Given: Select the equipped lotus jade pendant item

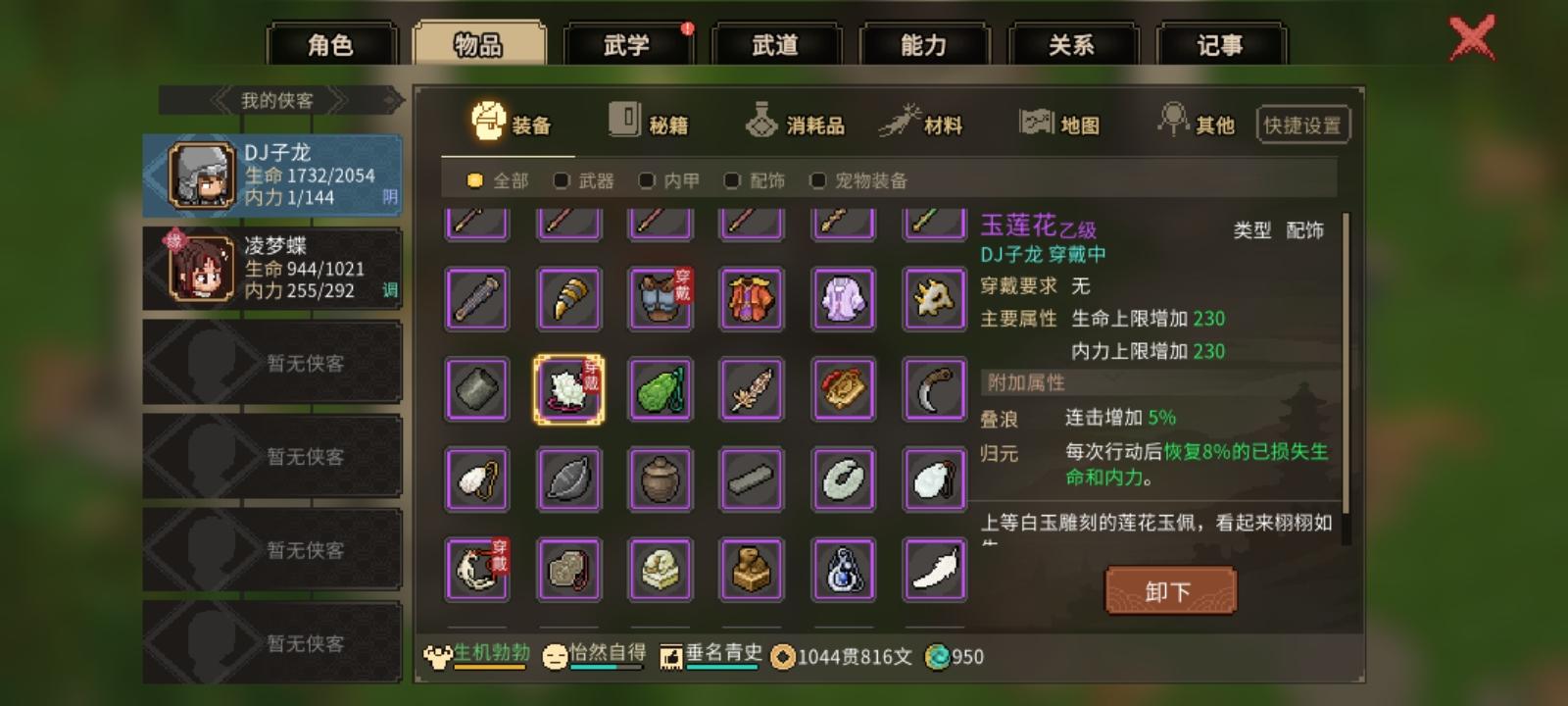Looking at the screenshot, I should point(569,389).
